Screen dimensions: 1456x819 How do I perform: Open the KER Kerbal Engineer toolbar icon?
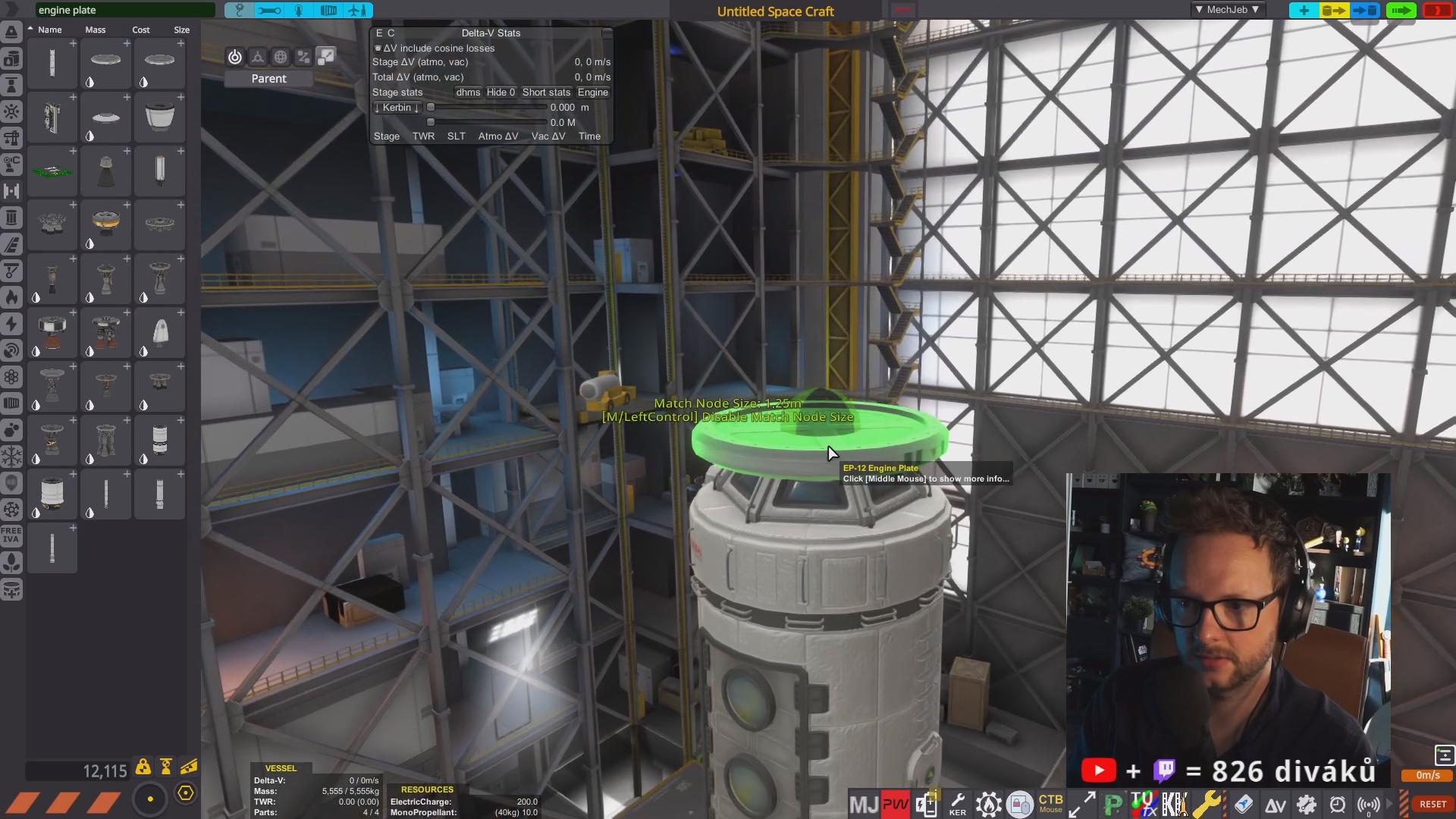click(x=957, y=805)
